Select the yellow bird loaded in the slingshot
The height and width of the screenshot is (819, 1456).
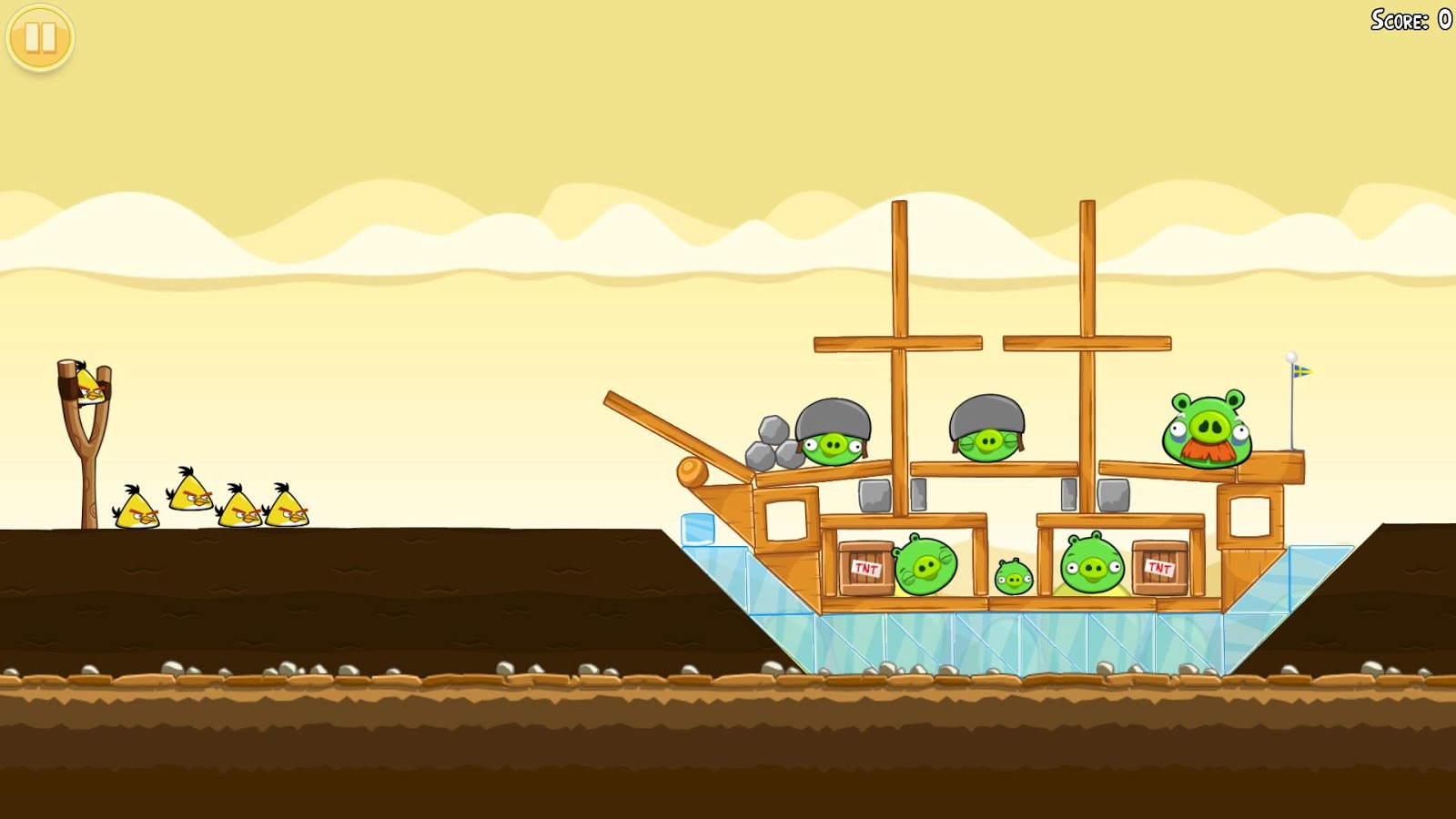88,383
